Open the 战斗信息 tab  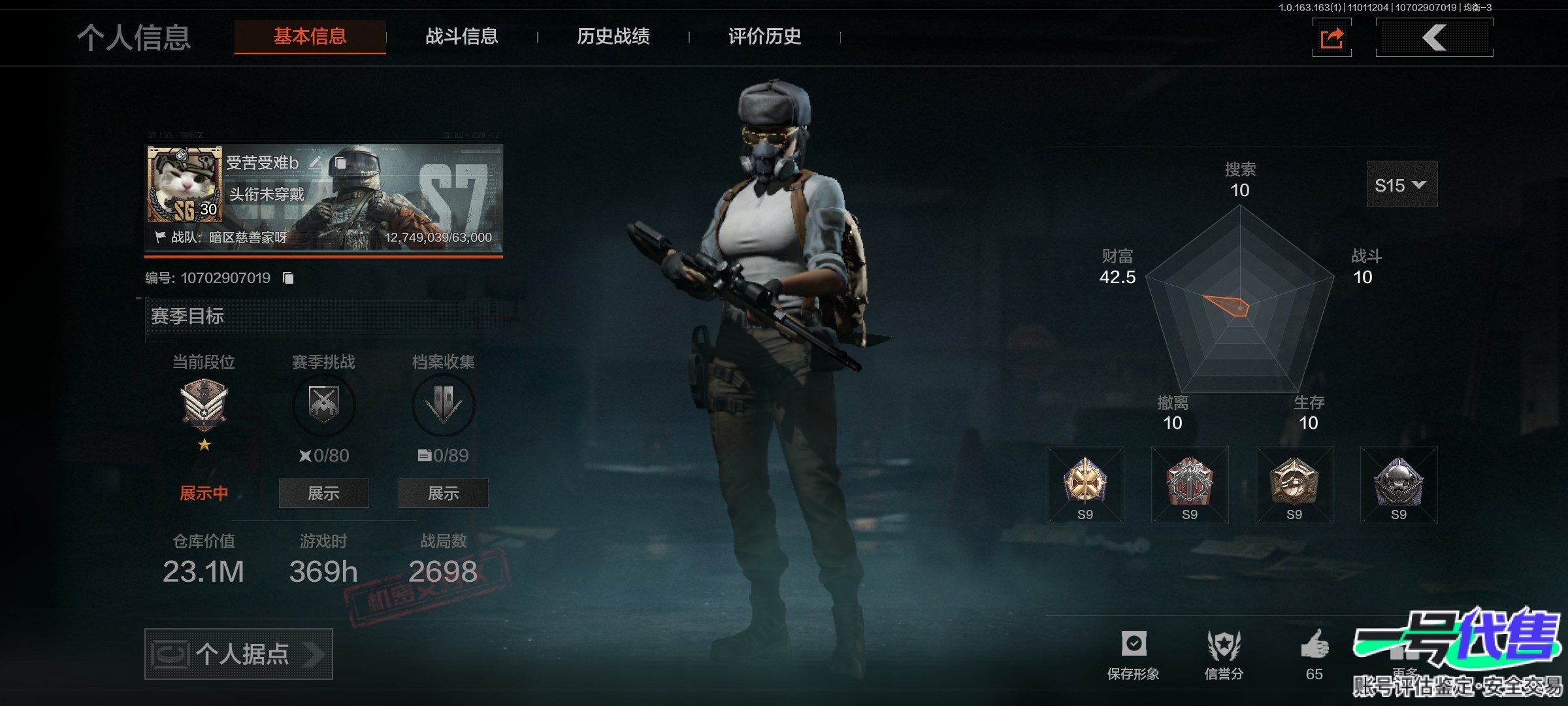point(461,37)
